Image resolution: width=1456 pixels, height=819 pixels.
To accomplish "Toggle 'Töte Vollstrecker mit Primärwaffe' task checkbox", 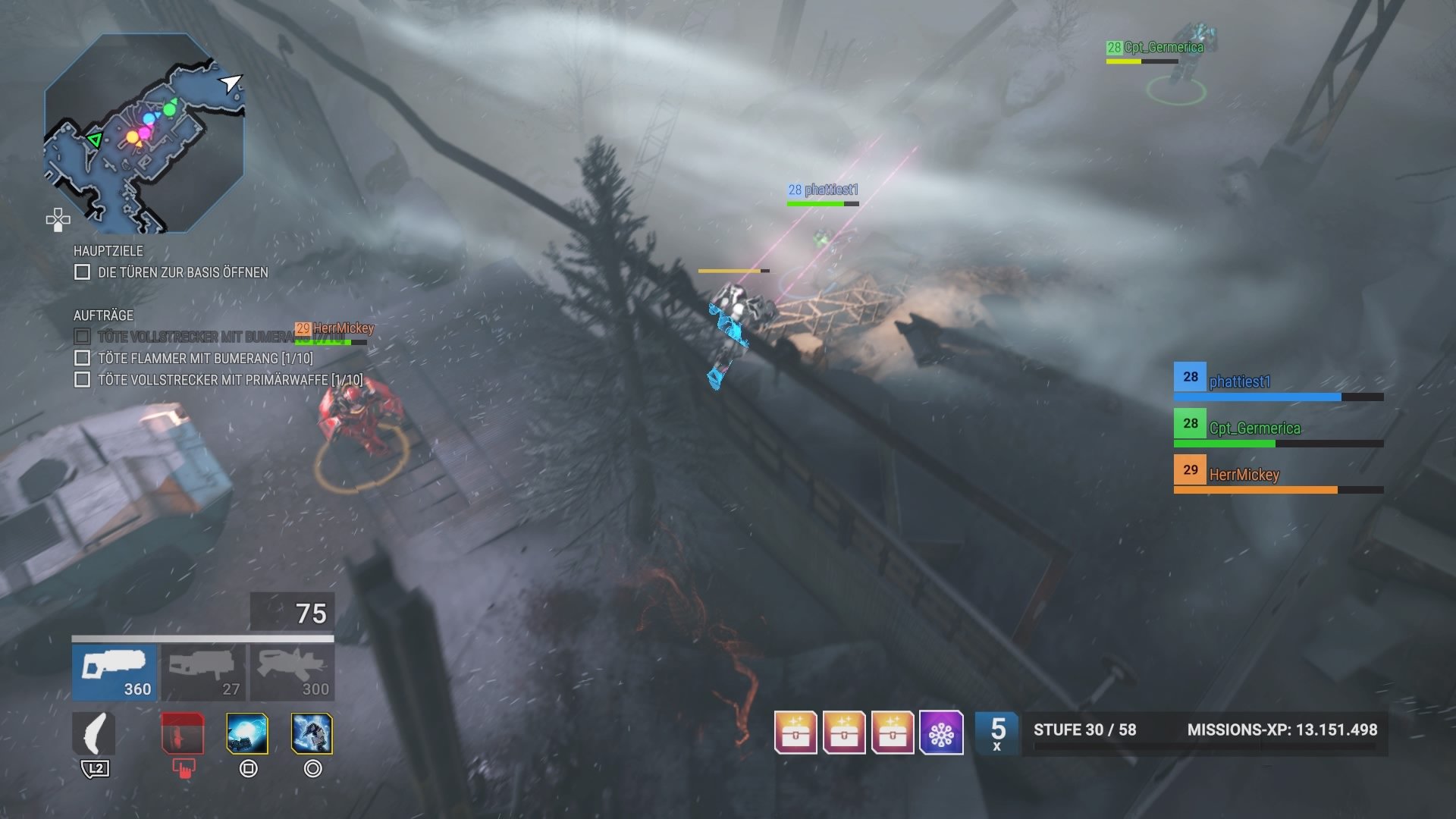I will point(82,379).
